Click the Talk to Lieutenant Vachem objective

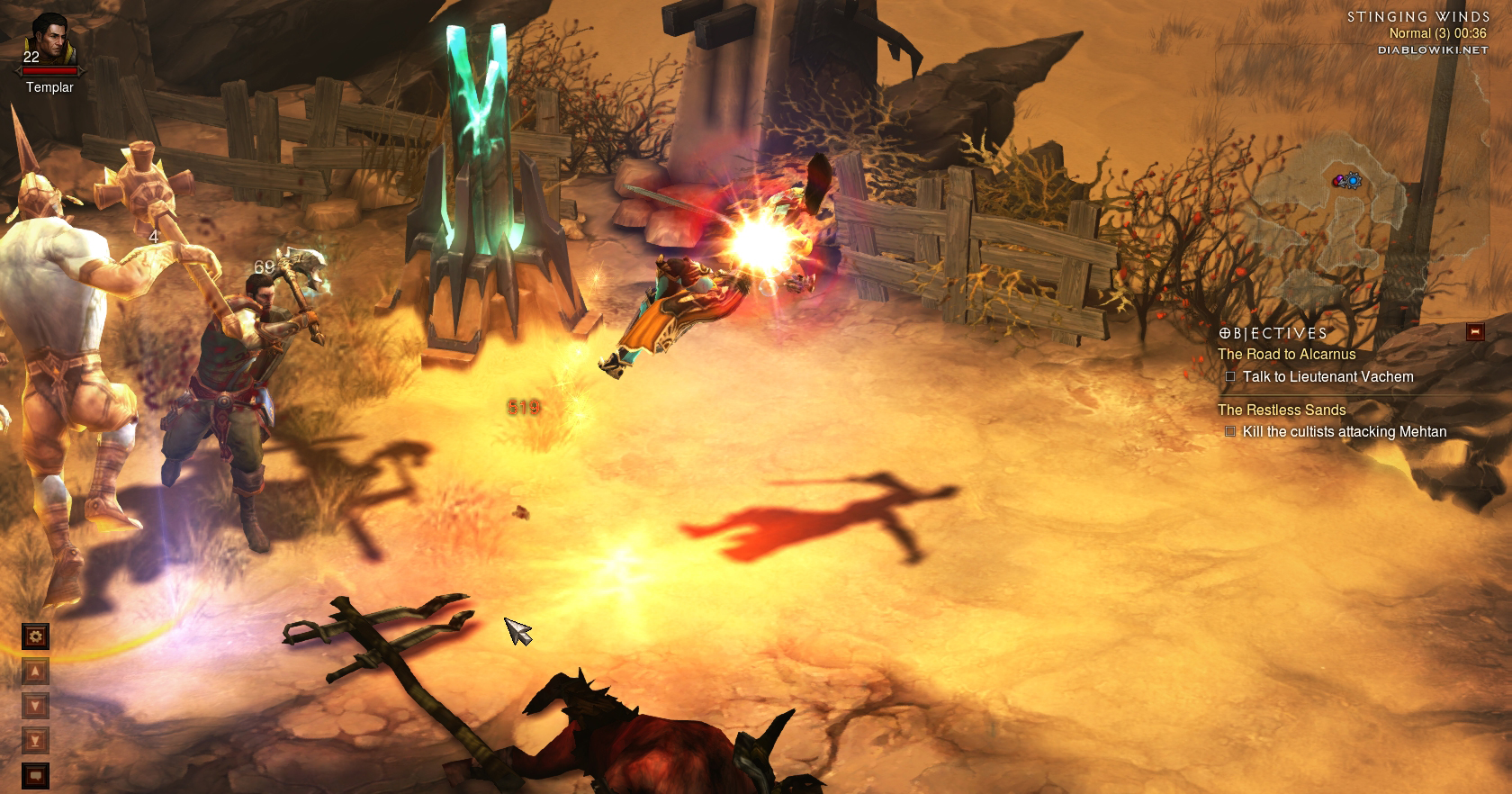[x=1327, y=377]
